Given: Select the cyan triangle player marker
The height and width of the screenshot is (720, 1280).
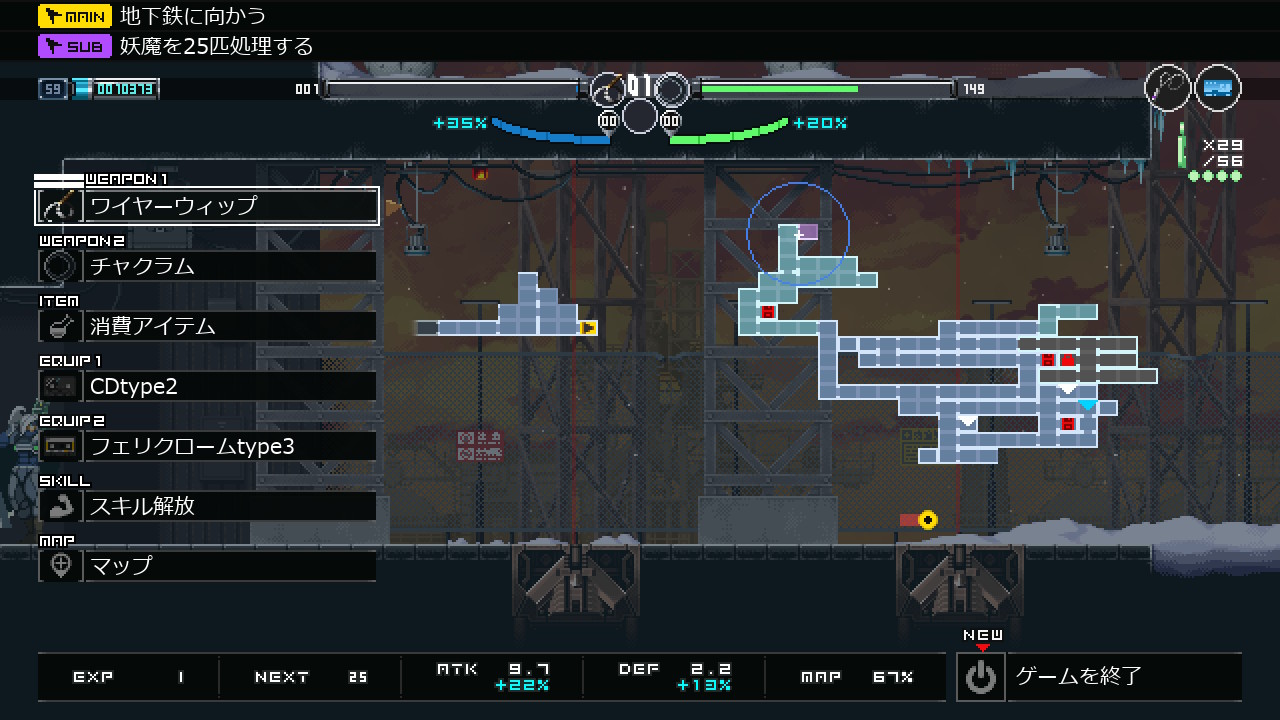Looking at the screenshot, I should [1088, 405].
